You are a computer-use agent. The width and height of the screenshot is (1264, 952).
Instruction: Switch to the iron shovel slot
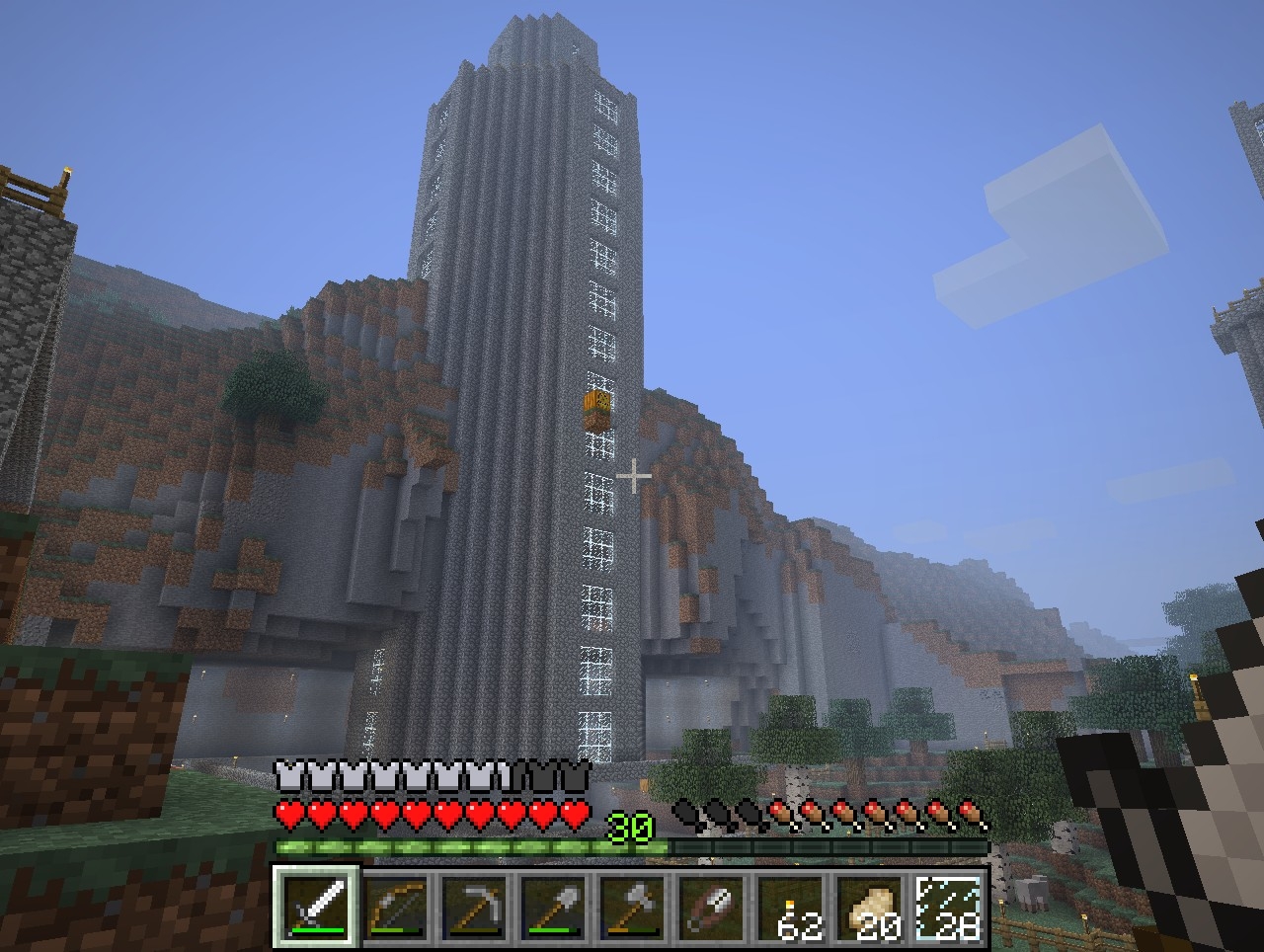[x=554, y=907]
